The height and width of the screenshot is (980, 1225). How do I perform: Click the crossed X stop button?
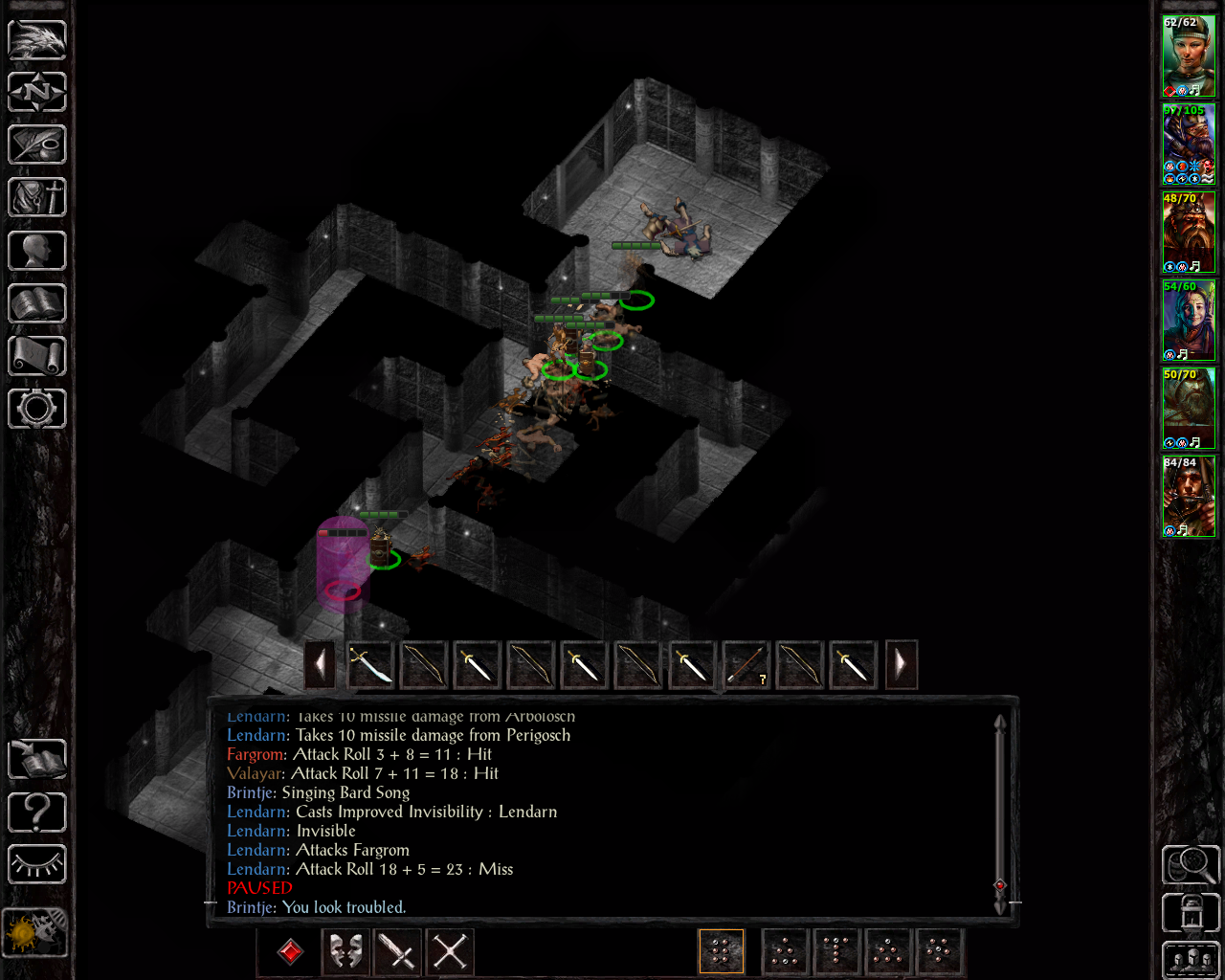[450, 952]
